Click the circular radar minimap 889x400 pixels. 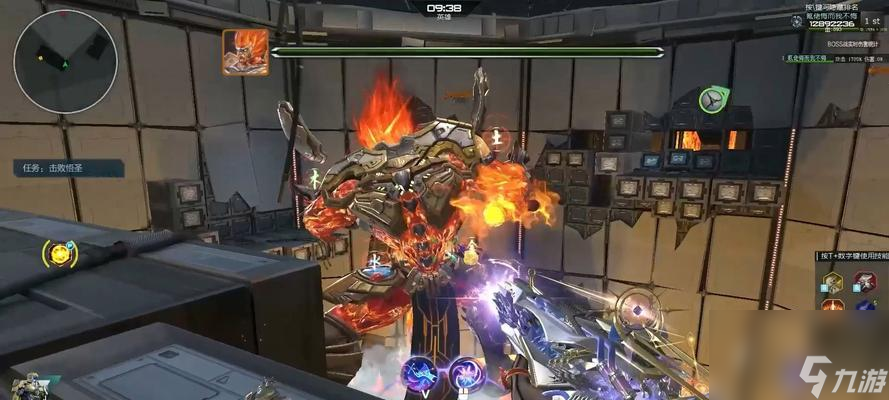65,61
